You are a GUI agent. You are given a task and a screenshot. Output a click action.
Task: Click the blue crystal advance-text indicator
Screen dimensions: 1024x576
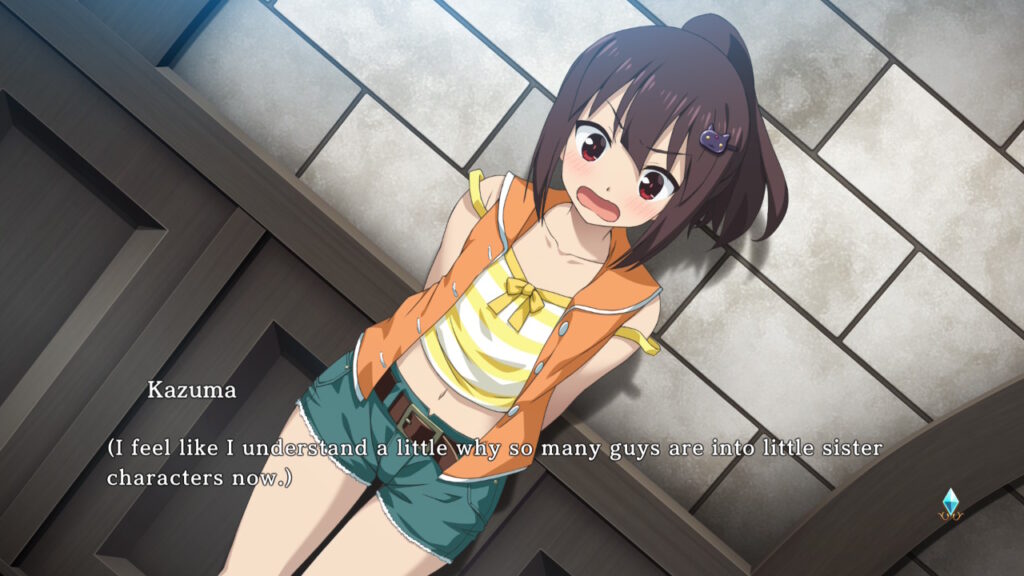[949, 503]
